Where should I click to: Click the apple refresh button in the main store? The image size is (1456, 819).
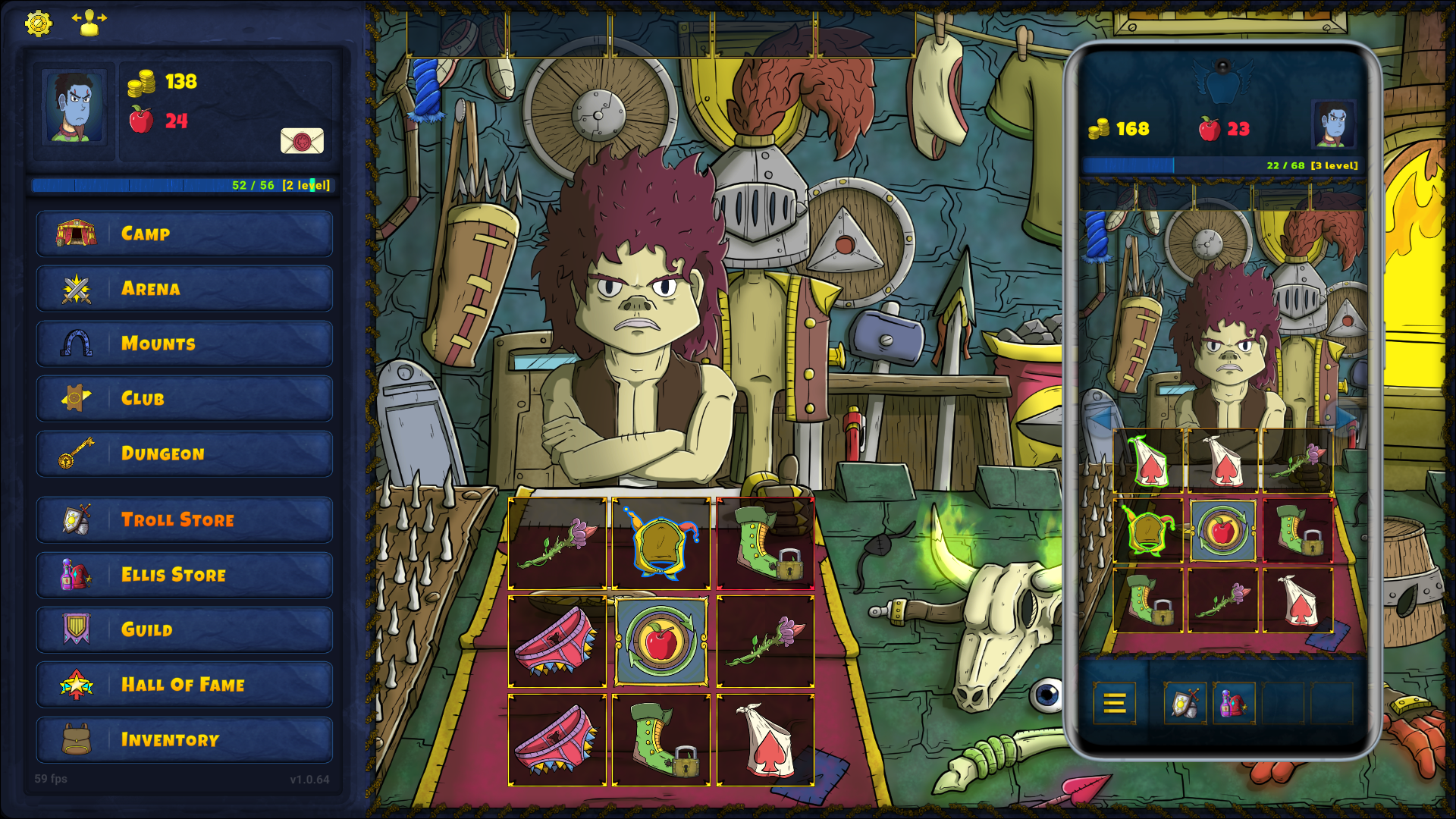click(661, 642)
